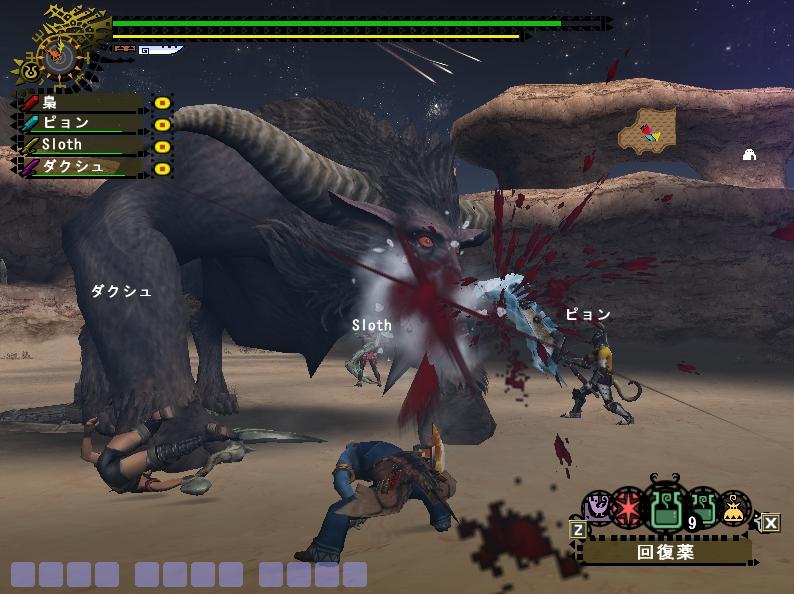Screen dimensions: 794x594
Task: Select the purple creature item icon
Action: click(598, 507)
